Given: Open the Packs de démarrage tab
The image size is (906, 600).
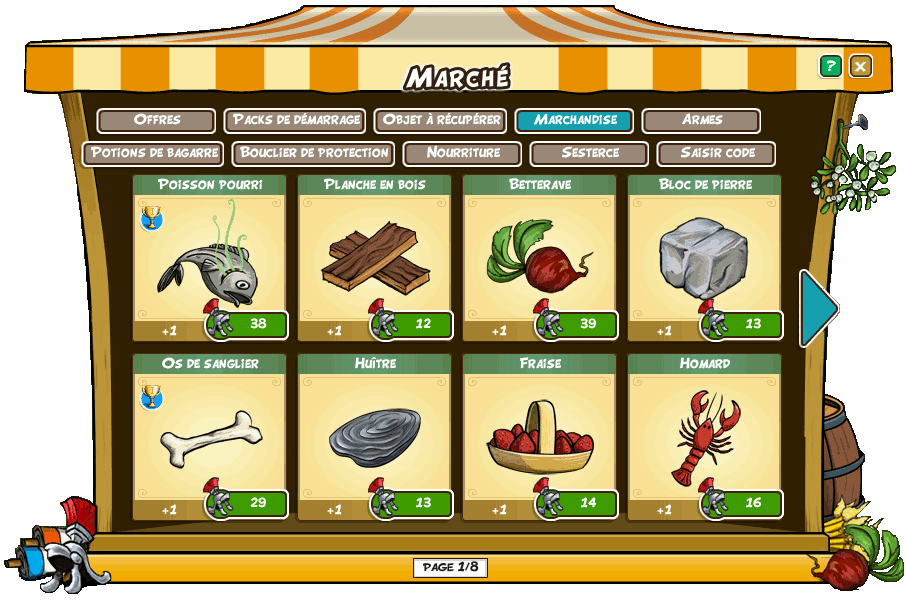Looking at the screenshot, I should point(295,120).
